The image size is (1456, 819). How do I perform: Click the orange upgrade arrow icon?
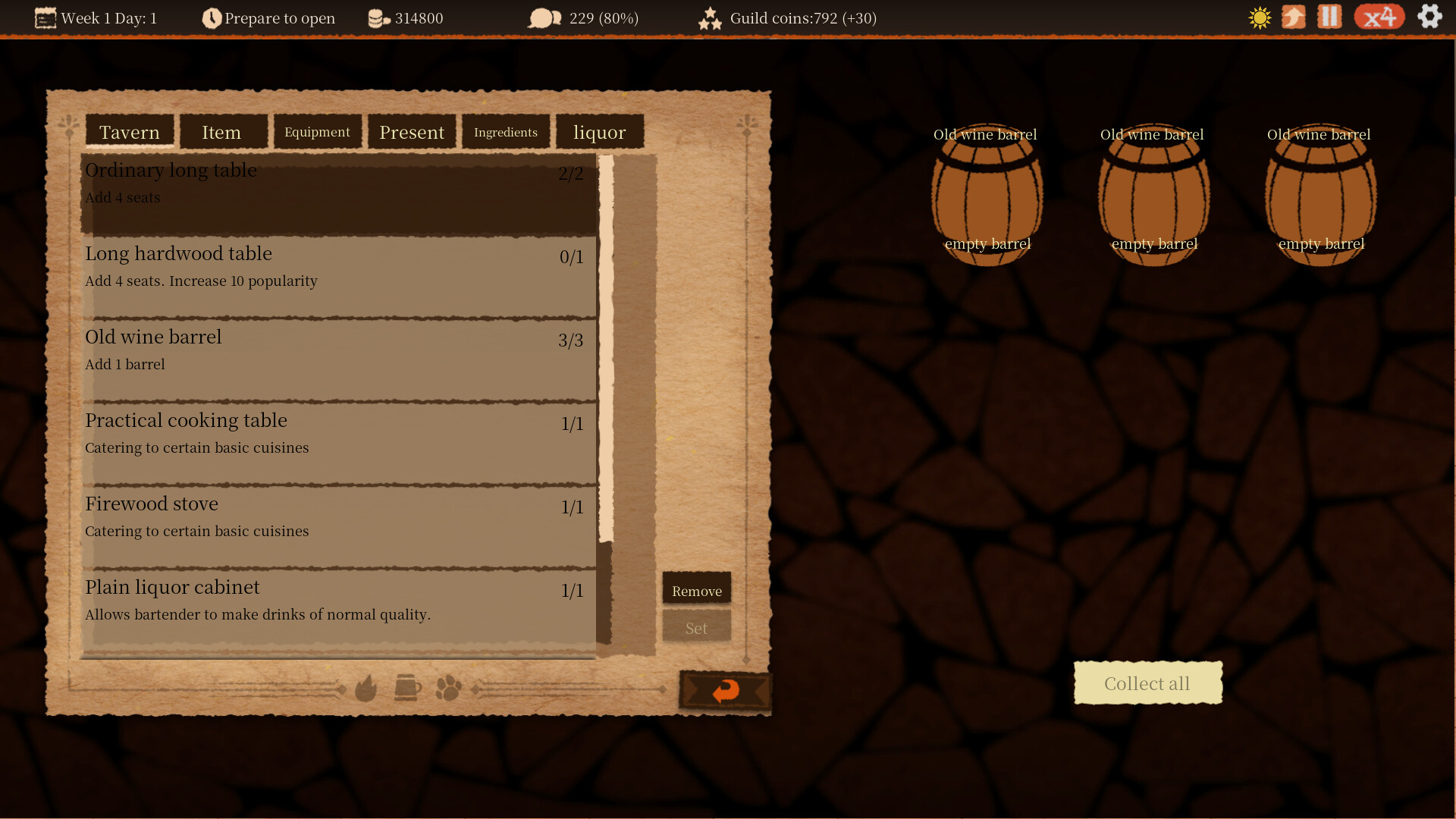tap(1294, 17)
